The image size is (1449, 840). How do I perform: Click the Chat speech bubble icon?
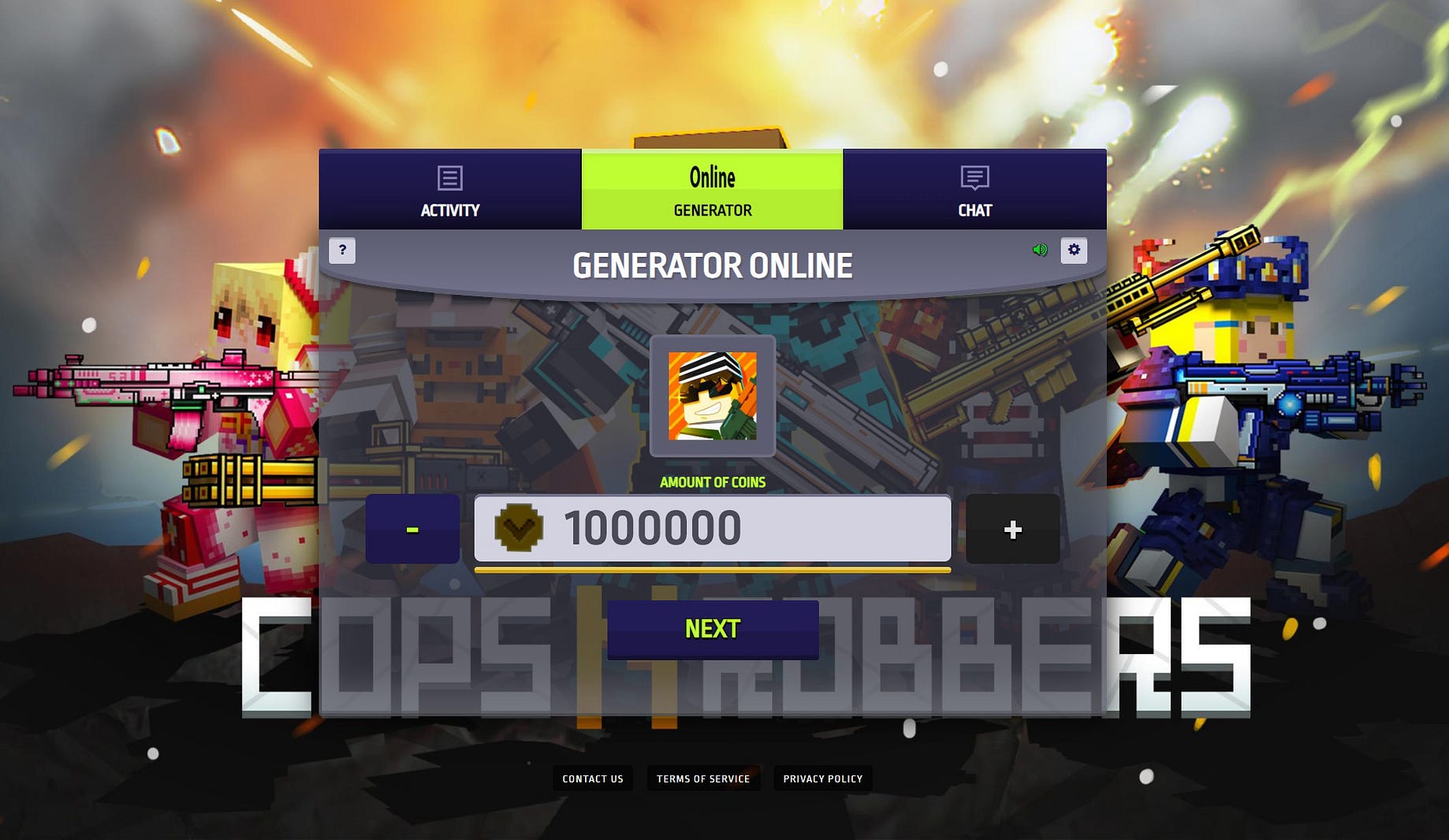975,178
